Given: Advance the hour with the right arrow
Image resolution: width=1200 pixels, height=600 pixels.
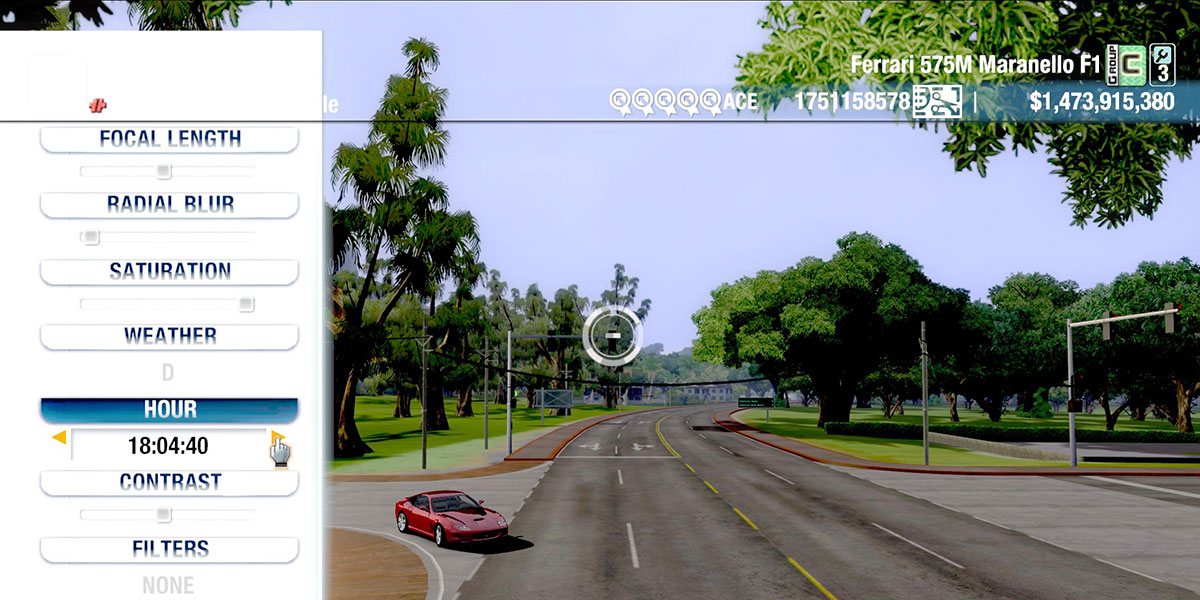Looking at the screenshot, I should pyautogui.click(x=277, y=437).
